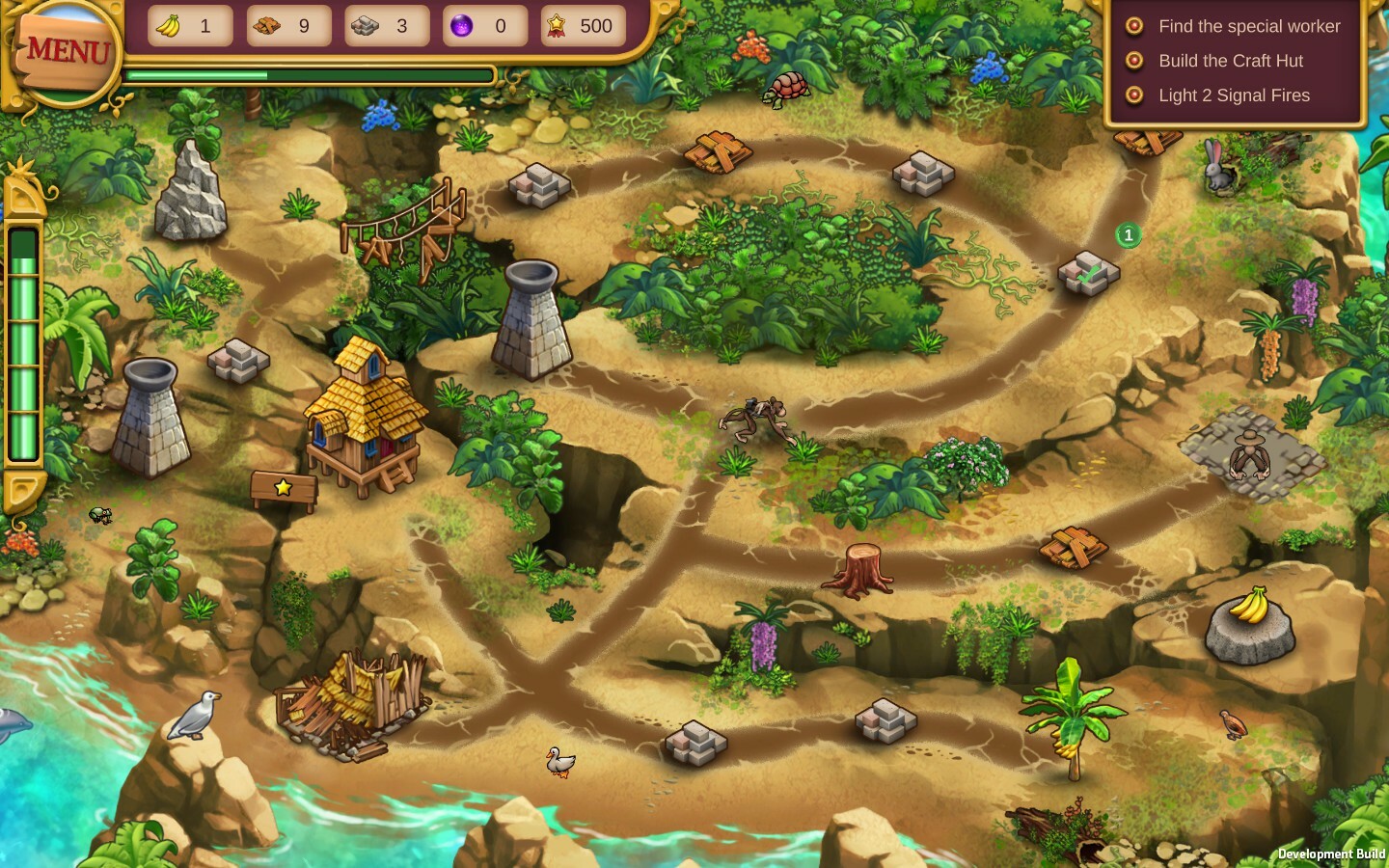Viewport: 1389px width, 868px height.
Task: Select the purple crystal resource icon
Action: pyautogui.click(x=461, y=26)
